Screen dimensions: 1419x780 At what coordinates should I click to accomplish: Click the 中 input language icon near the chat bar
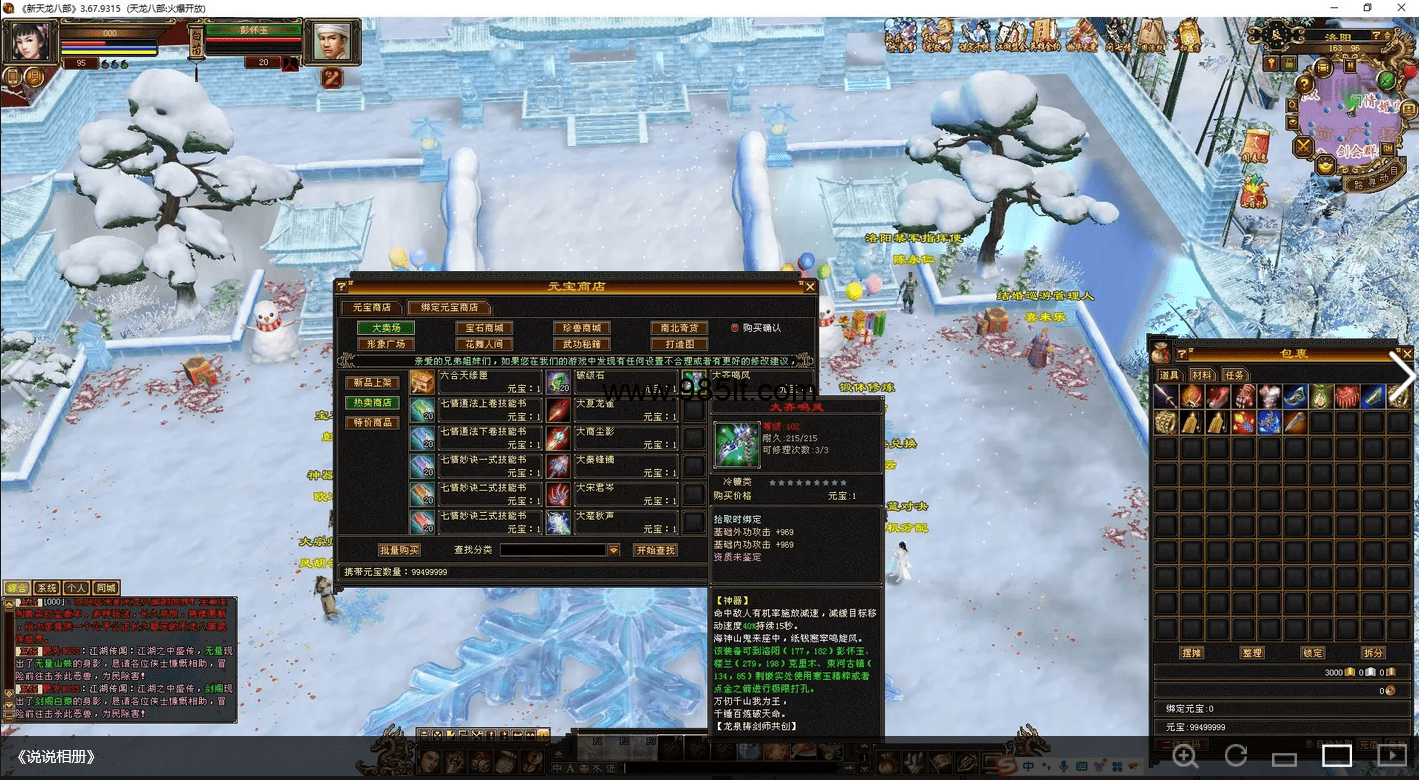[x=557, y=768]
